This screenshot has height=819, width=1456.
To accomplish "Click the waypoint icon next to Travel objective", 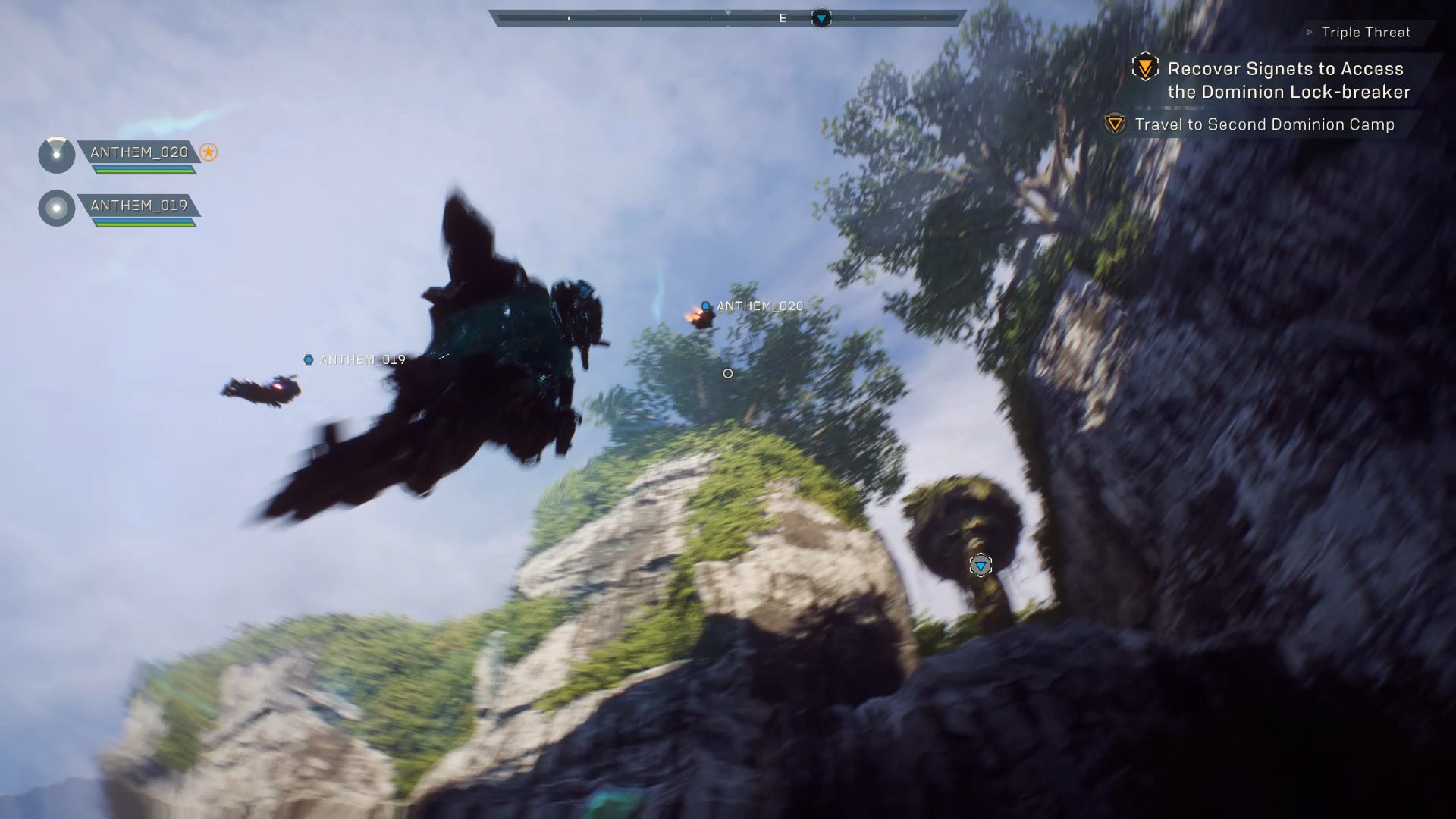I will pyautogui.click(x=1114, y=124).
